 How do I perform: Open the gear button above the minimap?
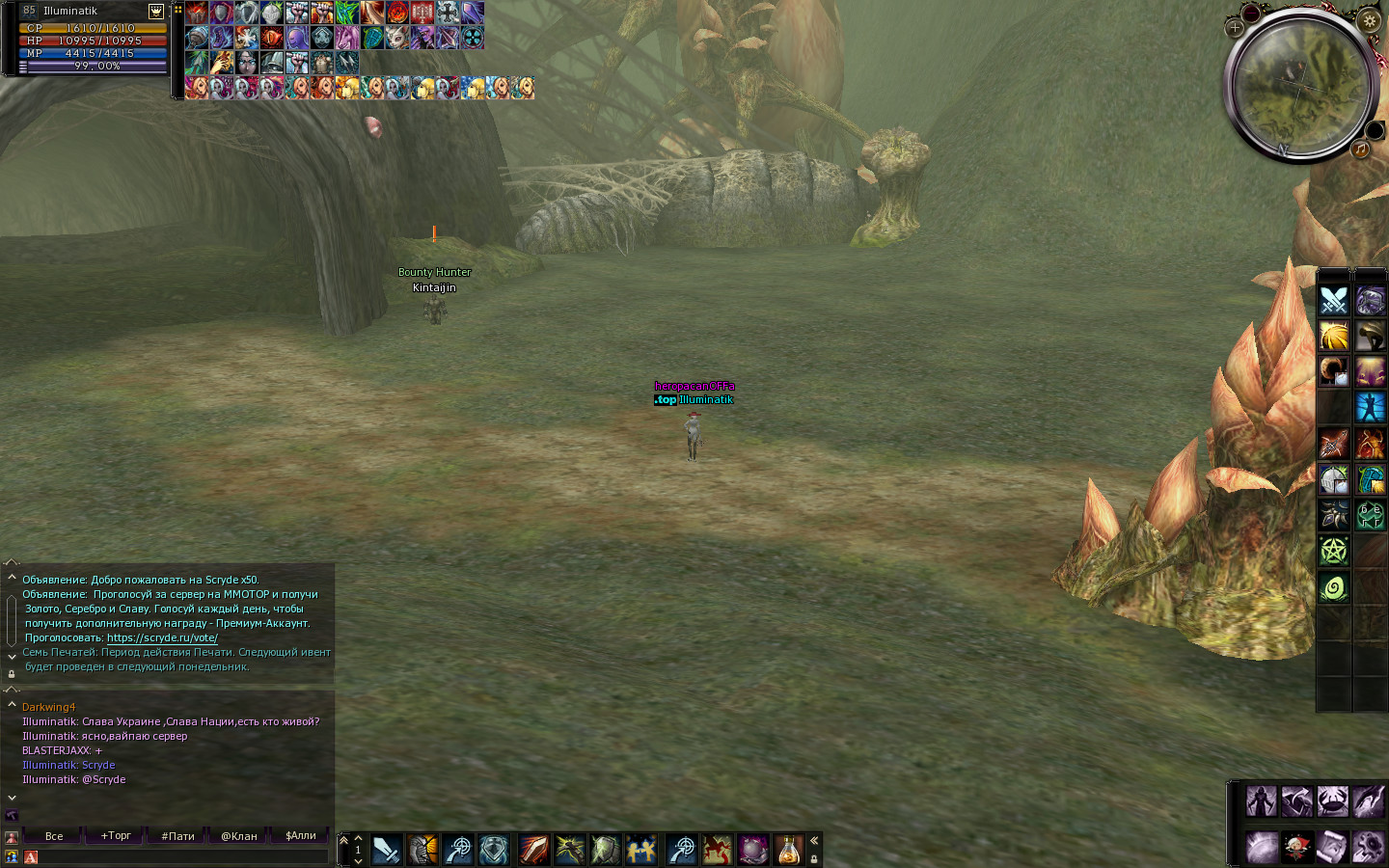tap(1369, 20)
